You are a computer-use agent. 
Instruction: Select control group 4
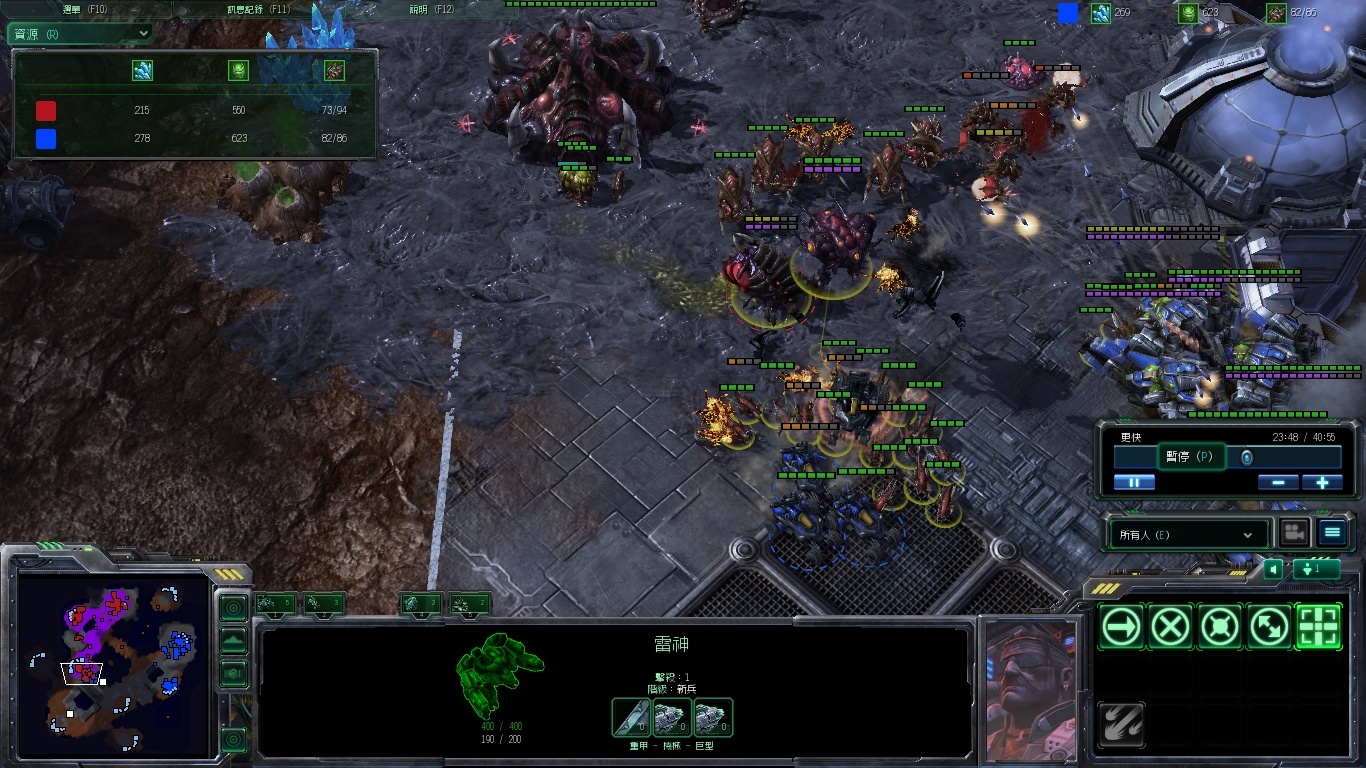pyautogui.click(x=421, y=603)
